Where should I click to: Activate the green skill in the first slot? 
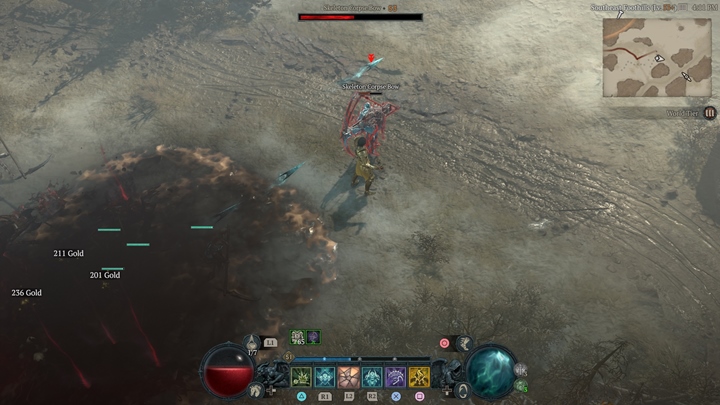pos(301,377)
